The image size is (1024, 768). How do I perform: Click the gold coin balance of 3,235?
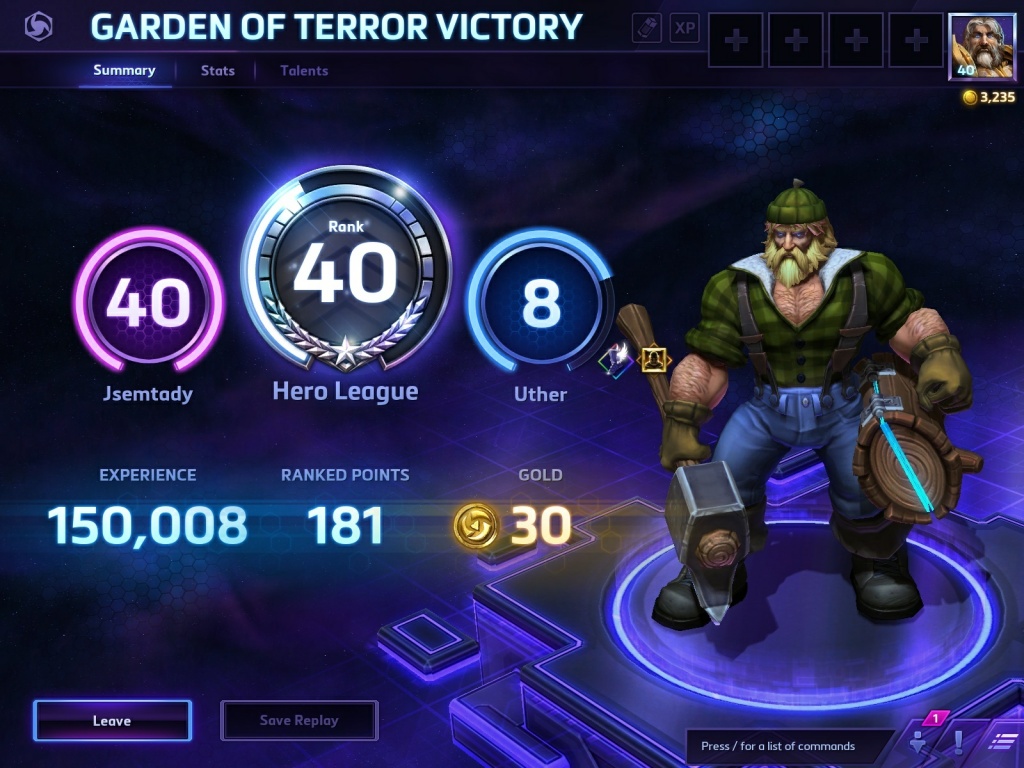989,97
